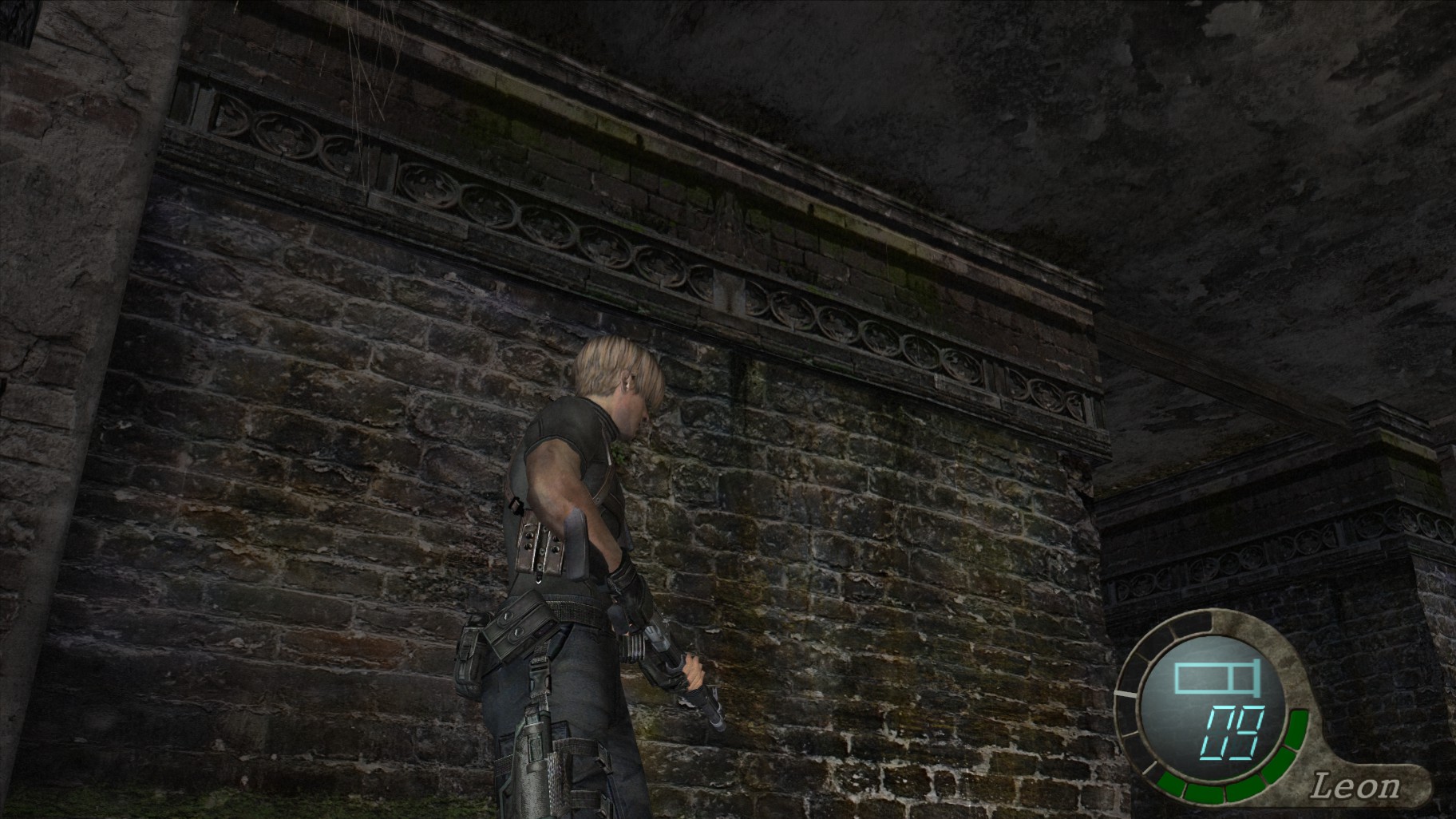Select the Leon name label
This screenshot has width=1456, height=819.
tap(1356, 785)
